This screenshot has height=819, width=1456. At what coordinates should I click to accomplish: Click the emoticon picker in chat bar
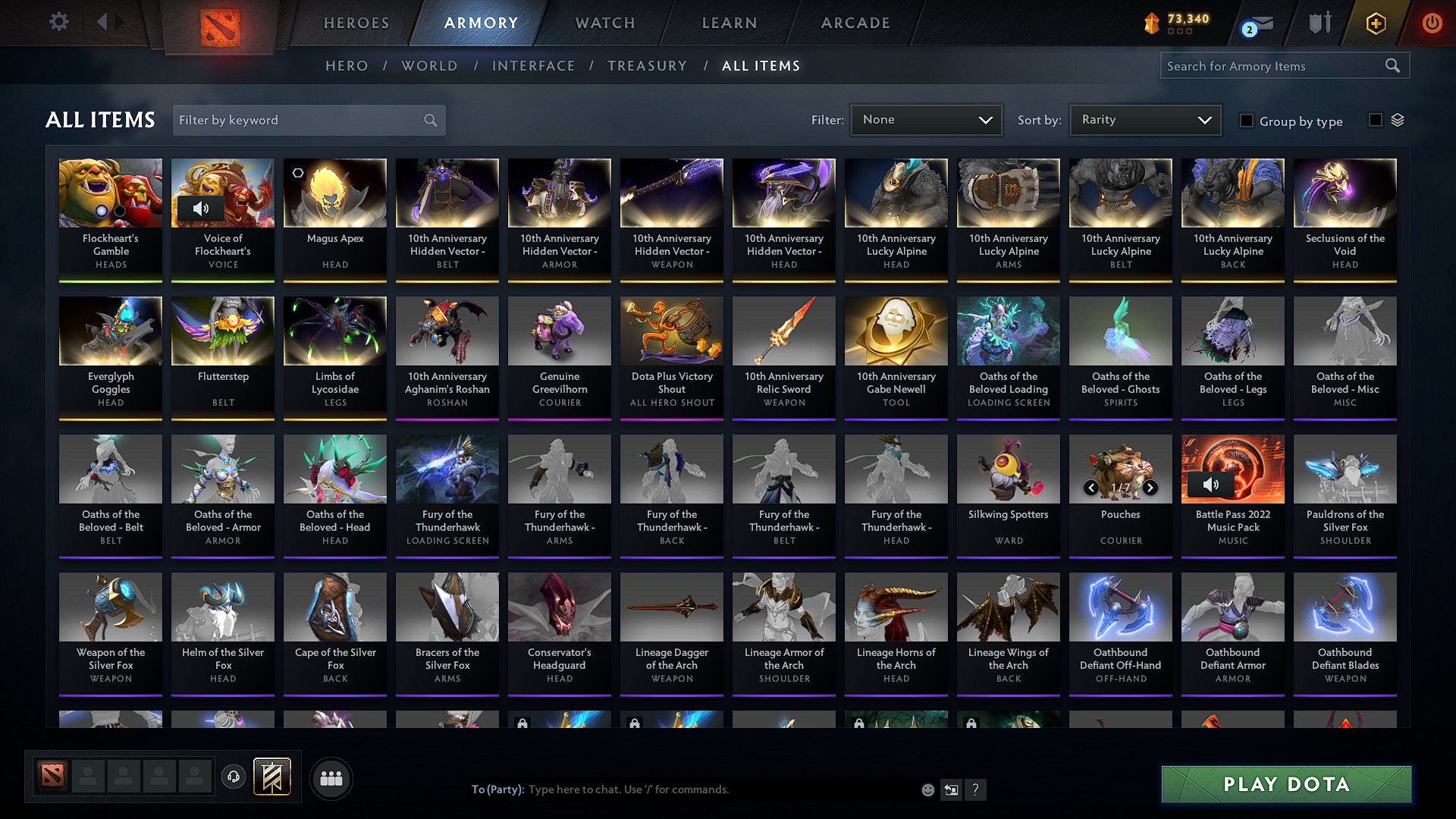click(x=927, y=789)
